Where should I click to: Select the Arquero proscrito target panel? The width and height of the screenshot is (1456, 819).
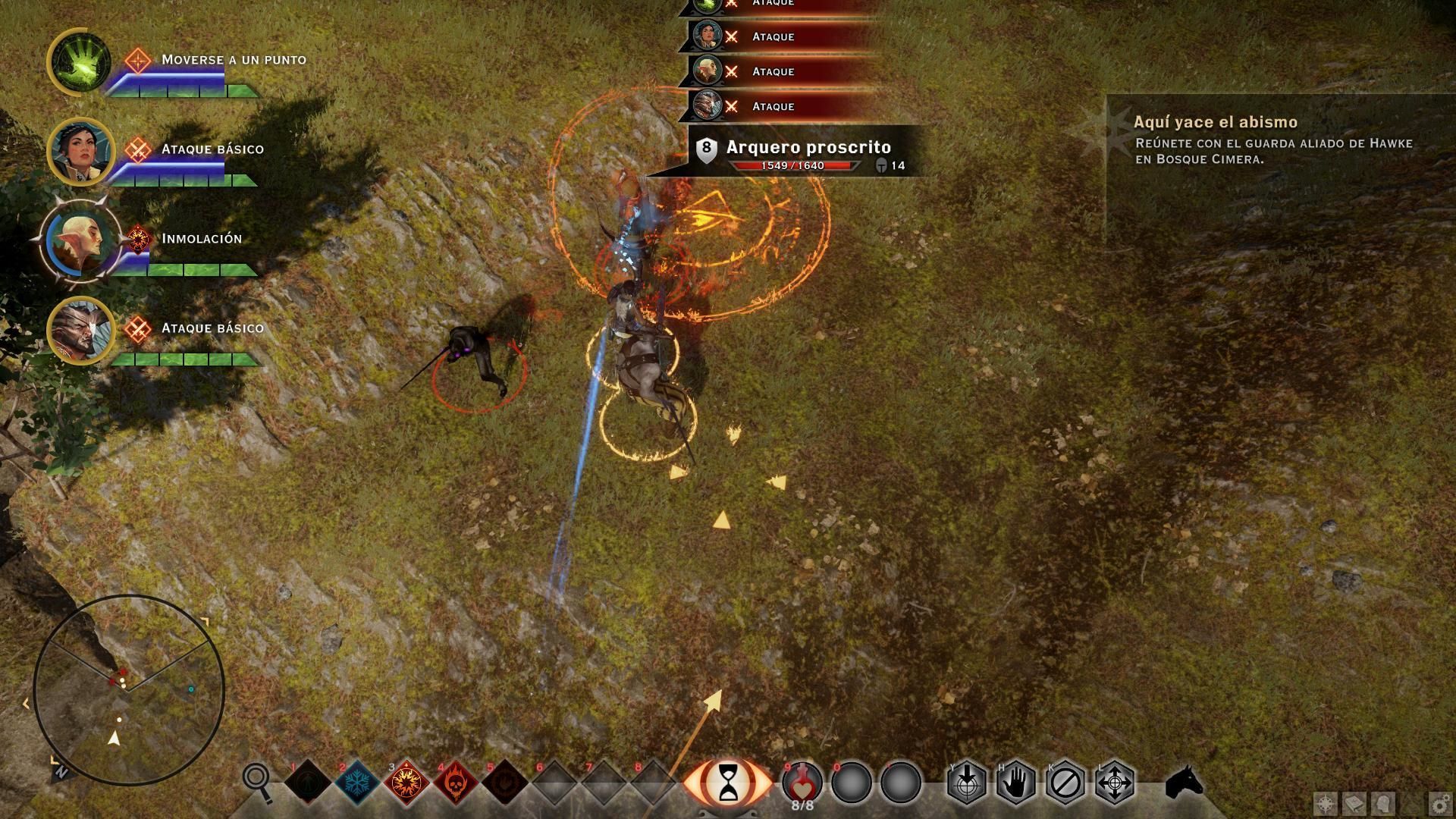[x=808, y=152]
